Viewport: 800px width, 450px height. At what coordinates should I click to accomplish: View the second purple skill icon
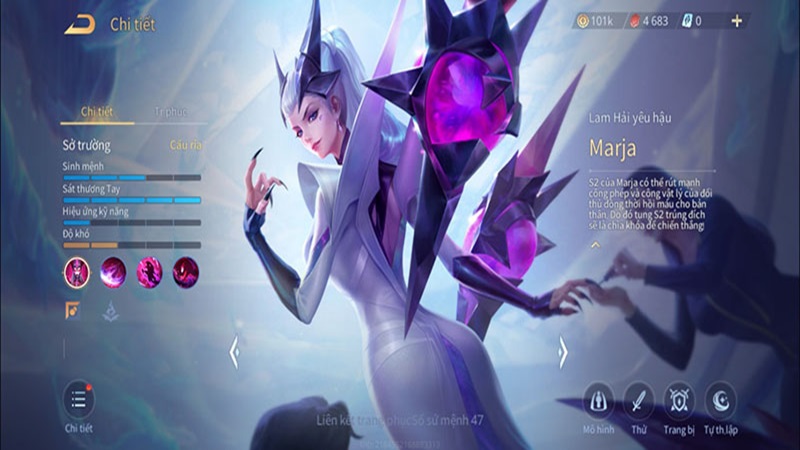(x=113, y=270)
